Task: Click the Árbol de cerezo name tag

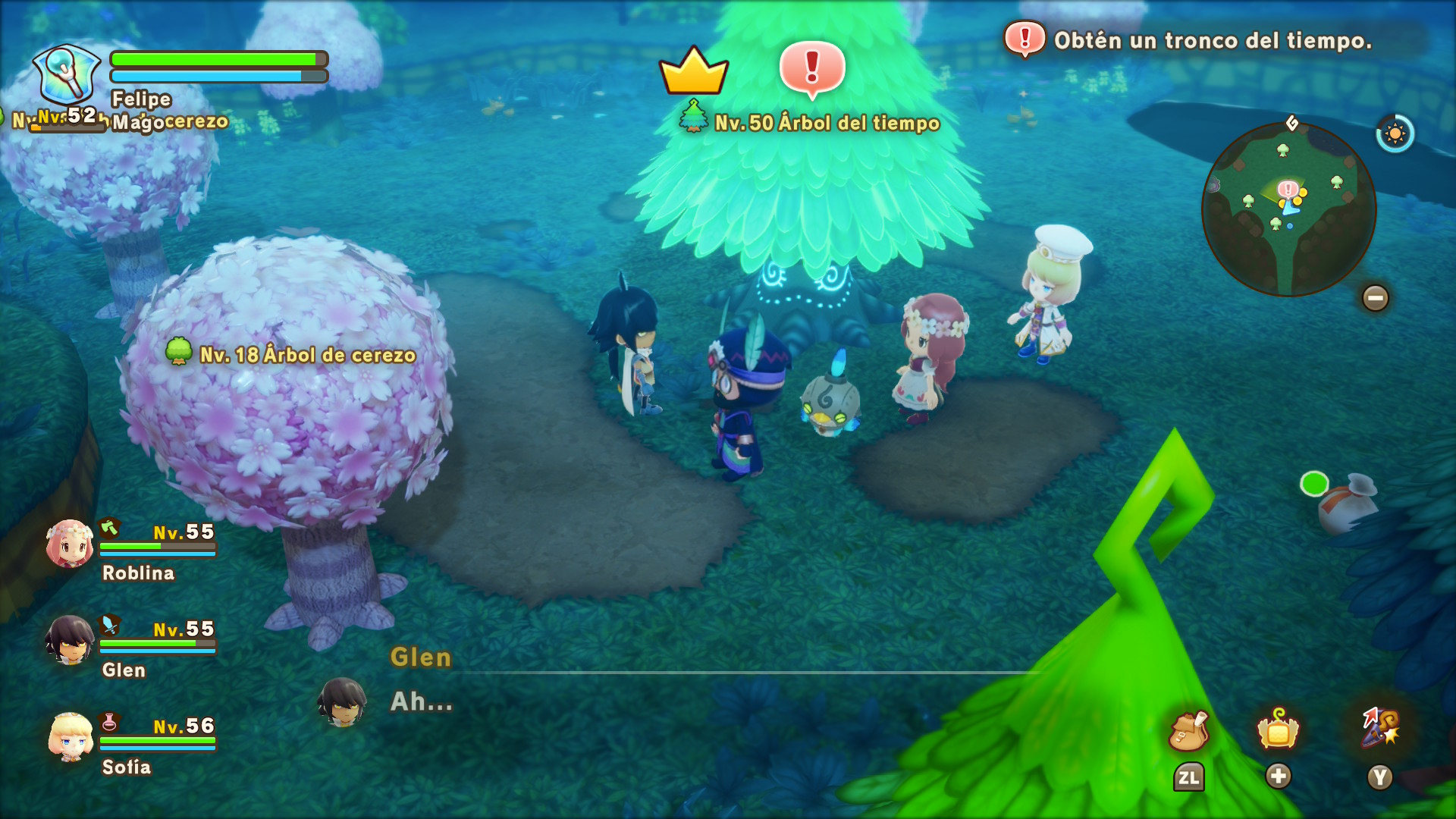Action: 306,355
